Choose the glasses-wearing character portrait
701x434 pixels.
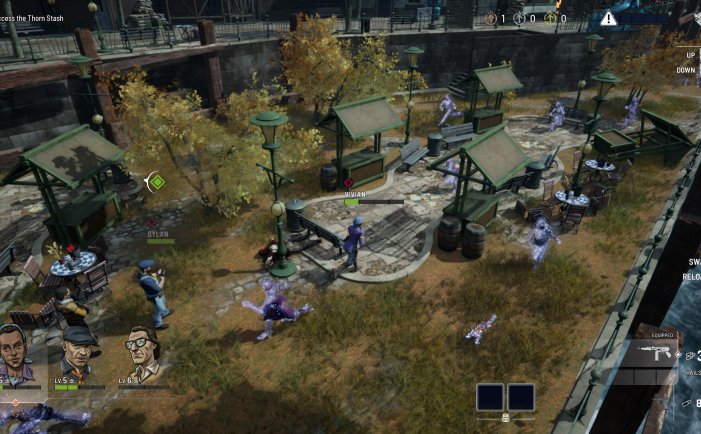point(141,351)
